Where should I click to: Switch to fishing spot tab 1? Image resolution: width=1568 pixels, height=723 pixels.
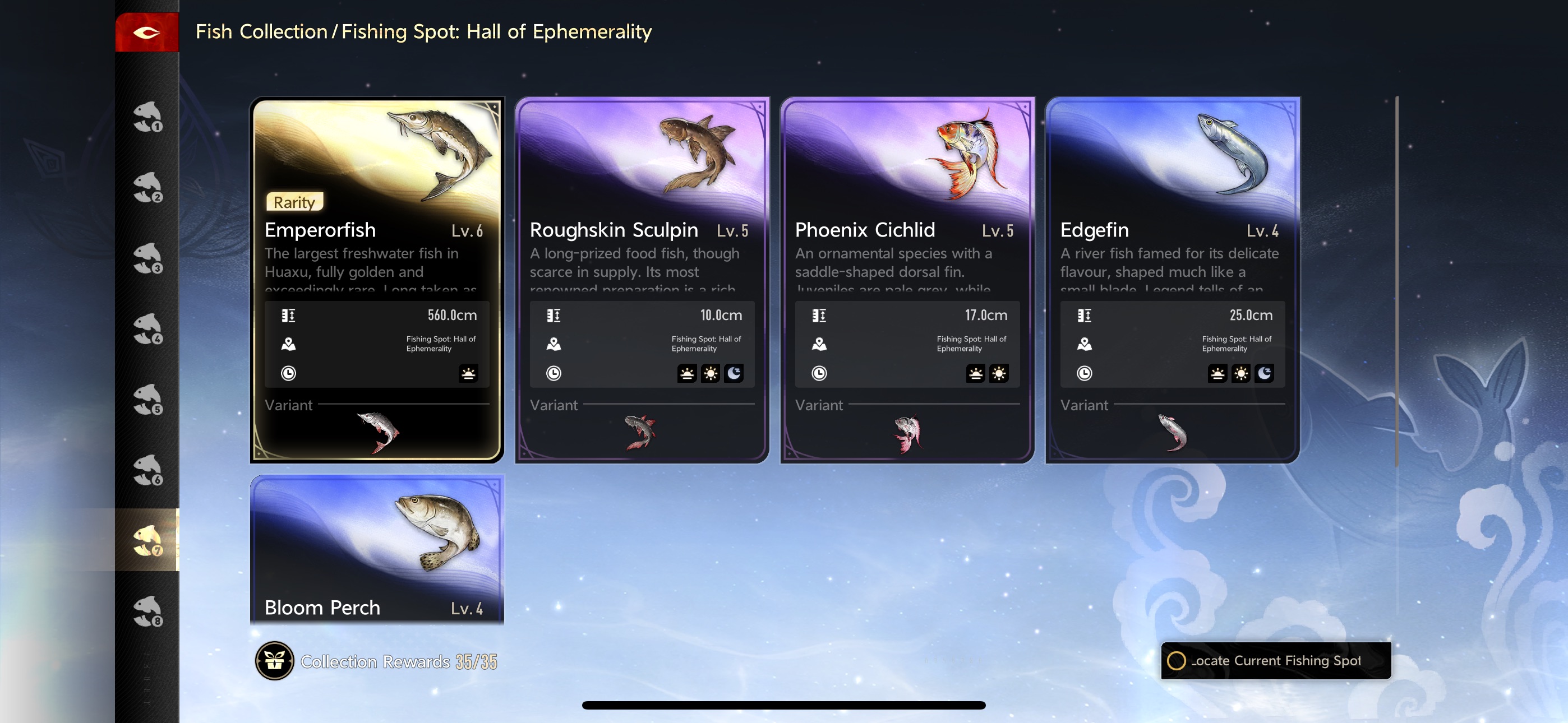tap(147, 116)
